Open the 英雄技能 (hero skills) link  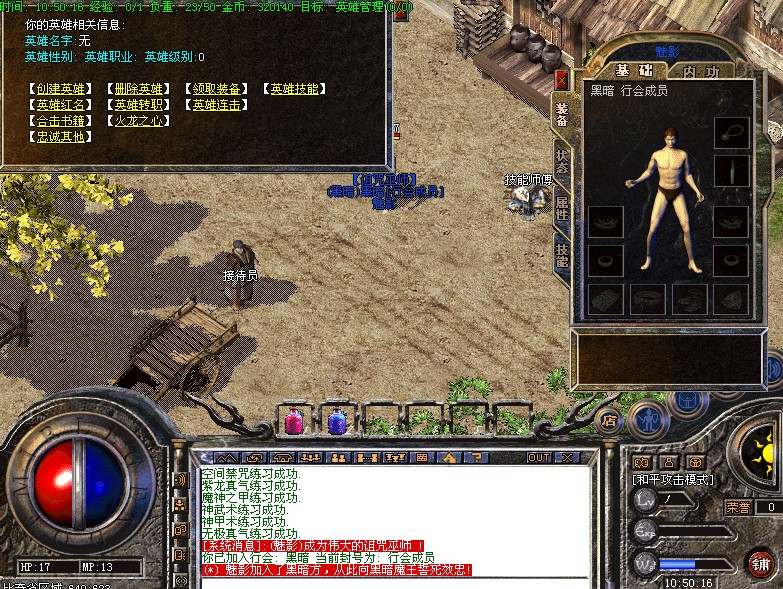coord(295,89)
